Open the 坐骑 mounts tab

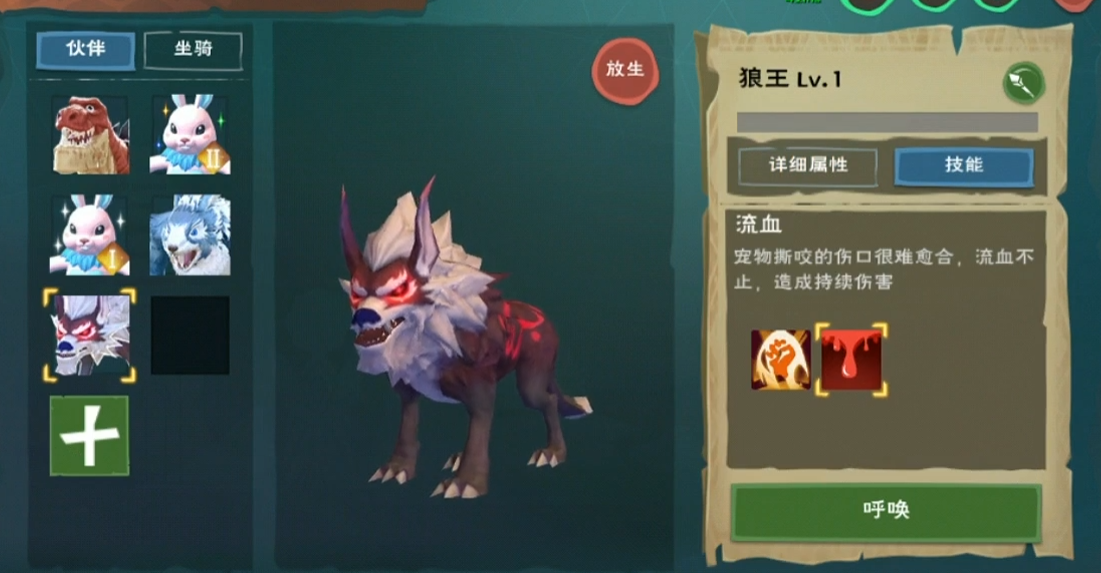193,50
